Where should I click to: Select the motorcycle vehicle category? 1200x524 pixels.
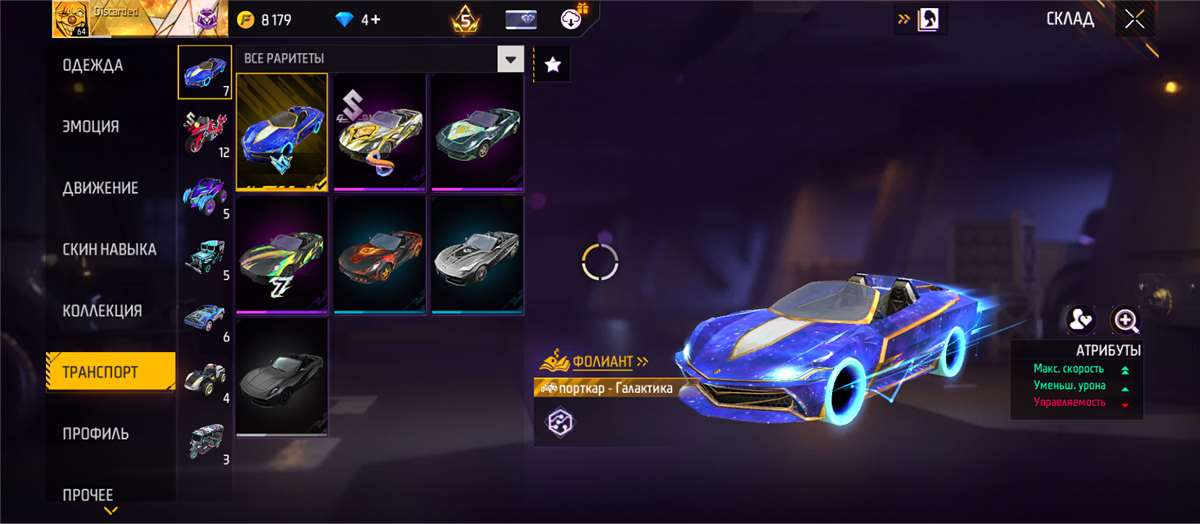204,133
